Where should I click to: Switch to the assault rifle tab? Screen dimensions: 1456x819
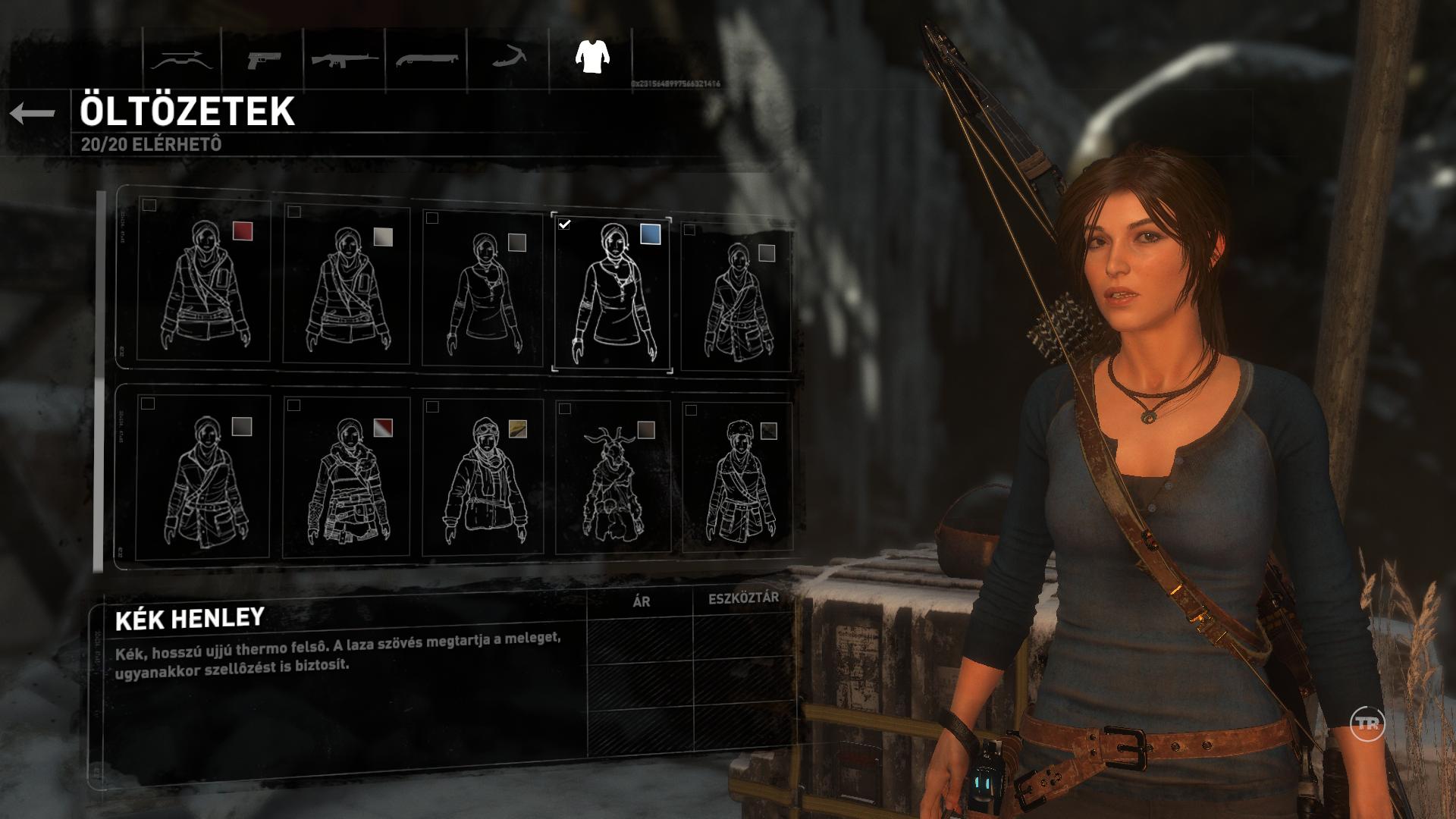pos(344,59)
